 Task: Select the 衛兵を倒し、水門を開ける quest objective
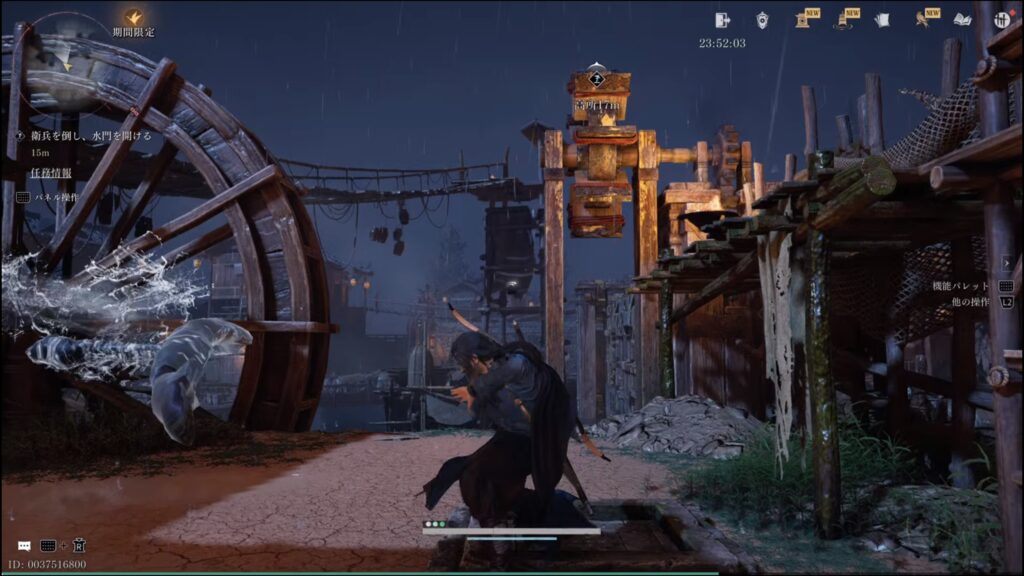pos(85,135)
